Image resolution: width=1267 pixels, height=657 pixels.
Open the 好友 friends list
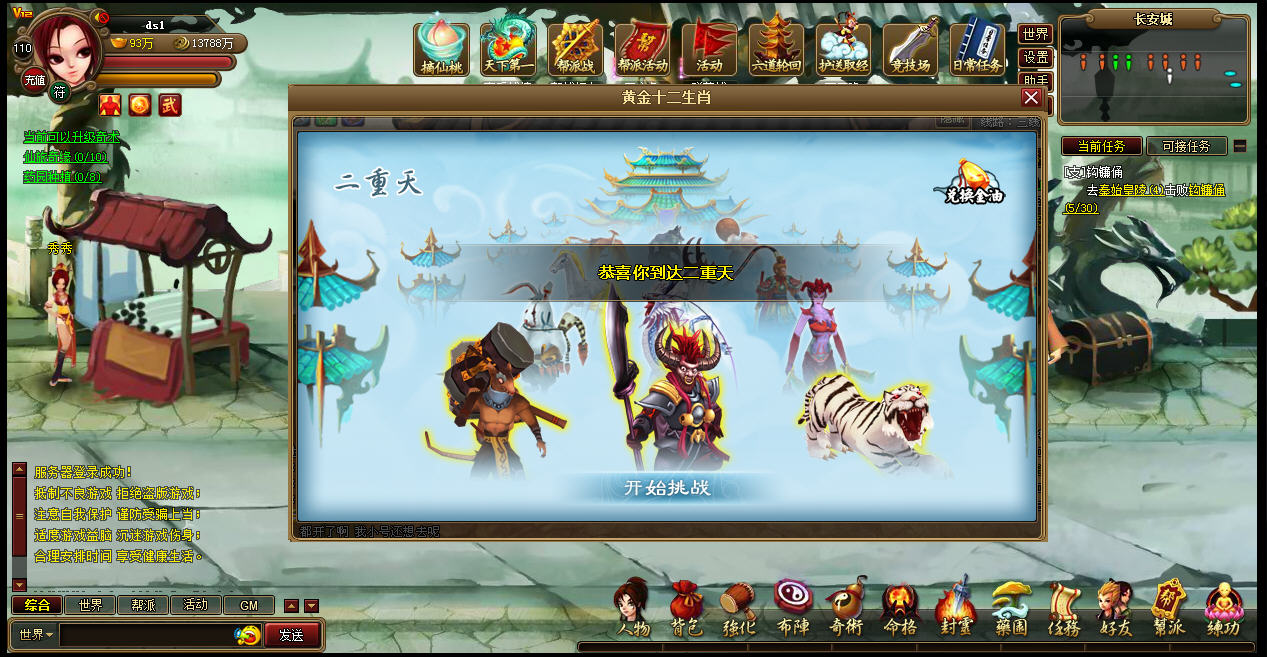[1114, 609]
